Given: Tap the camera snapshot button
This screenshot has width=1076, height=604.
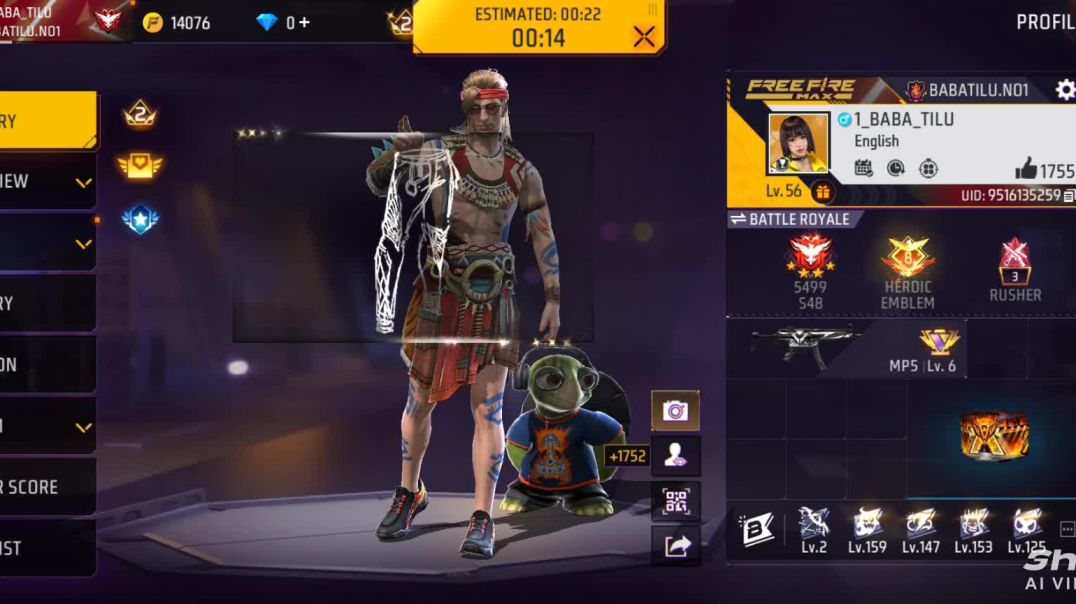Looking at the screenshot, I should click(x=675, y=410).
